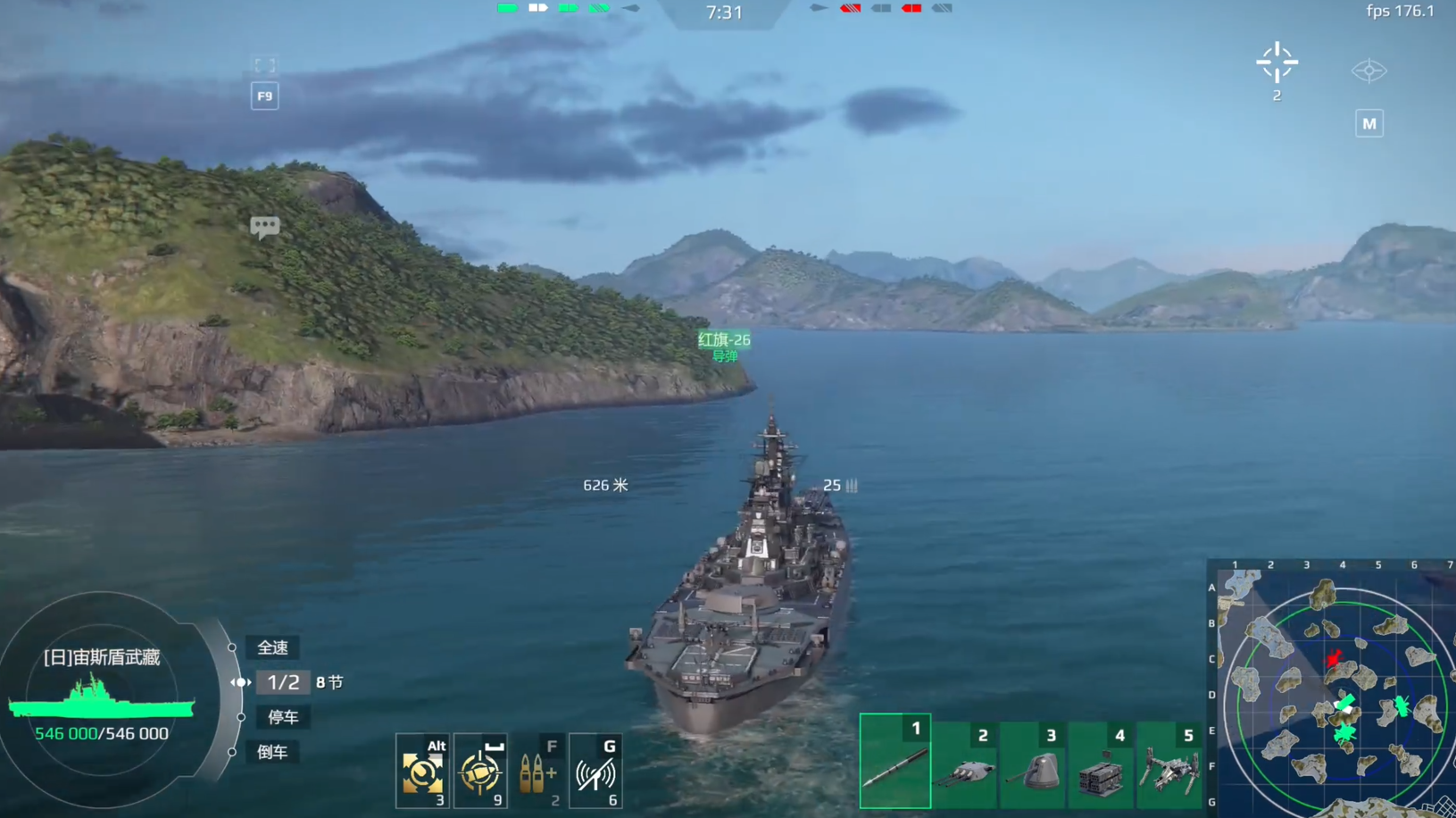Open the chat speech bubble
Image resolution: width=1456 pixels, height=818 pixels.
click(x=264, y=227)
